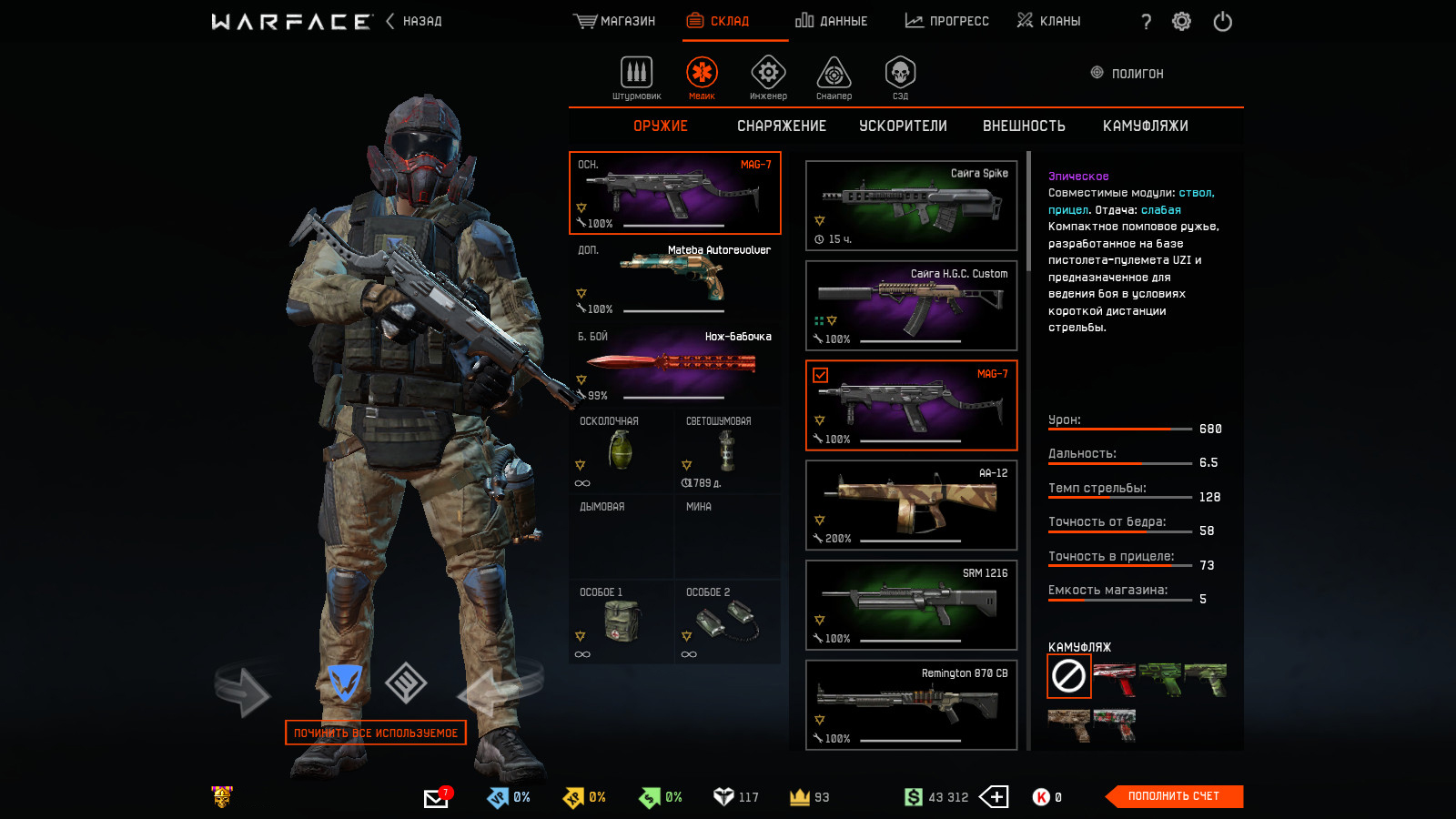Click the ПОПОЛНИТЬ СЧЕТ button

1173,796
